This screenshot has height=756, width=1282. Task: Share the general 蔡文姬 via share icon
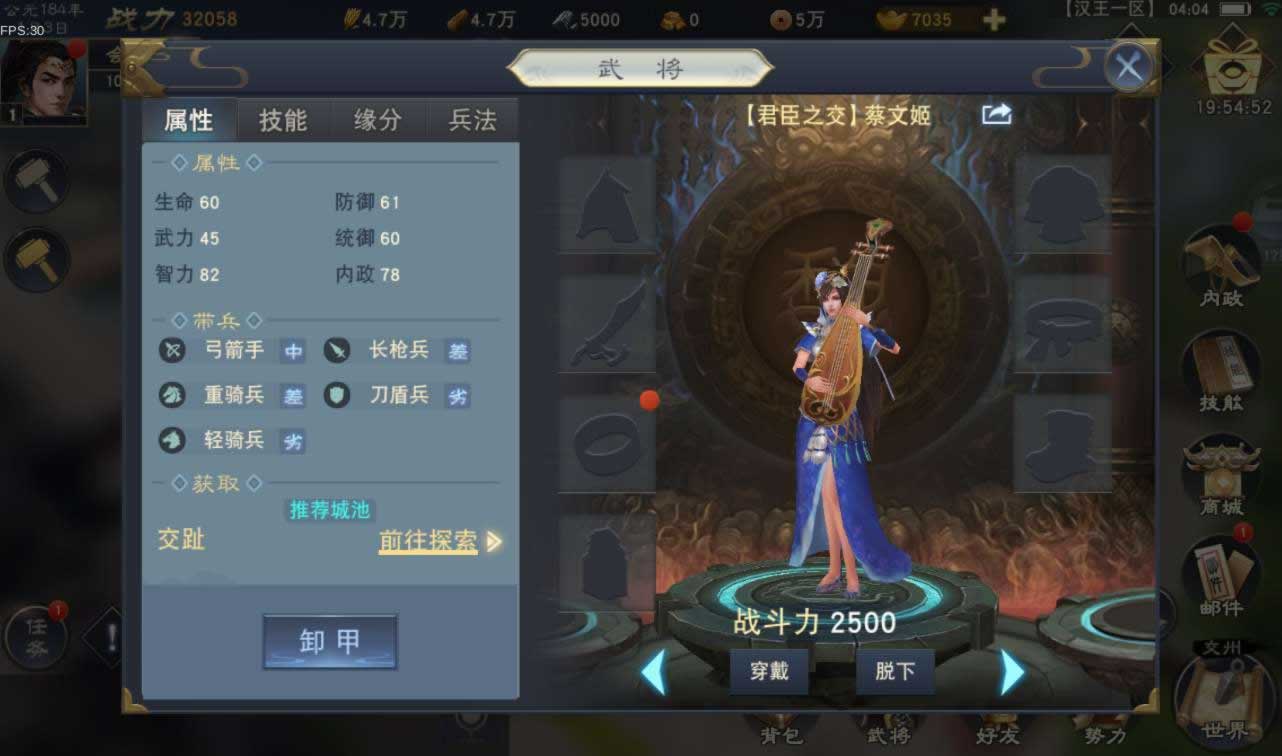point(997,115)
